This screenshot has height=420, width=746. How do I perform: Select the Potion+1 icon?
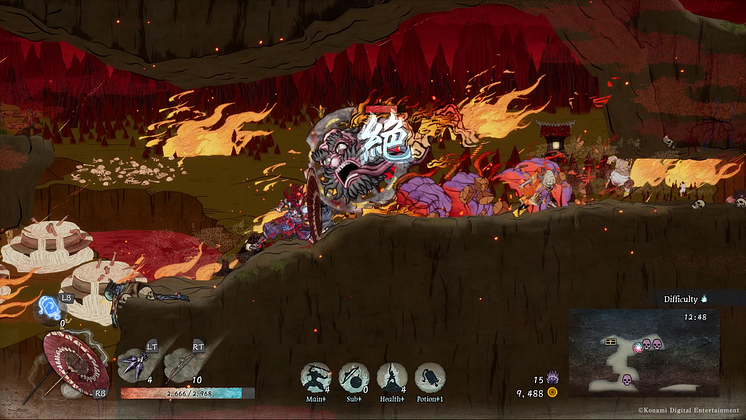[x=430, y=376]
